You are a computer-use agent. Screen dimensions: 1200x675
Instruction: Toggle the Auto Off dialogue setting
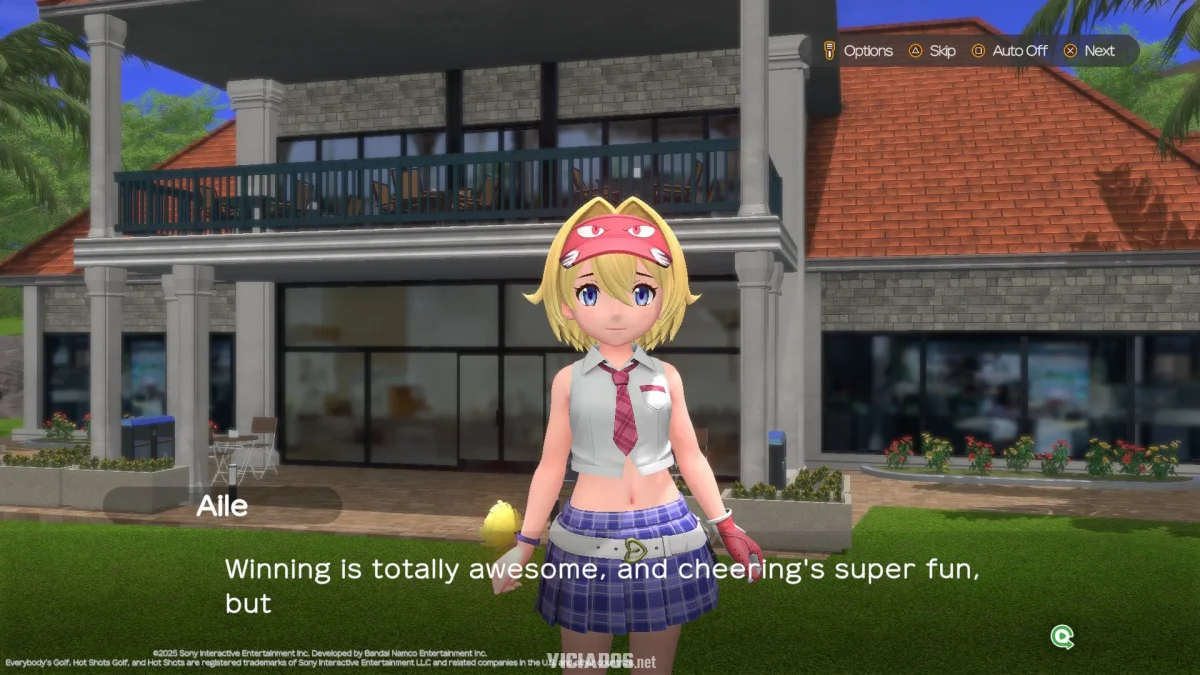point(1008,51)
